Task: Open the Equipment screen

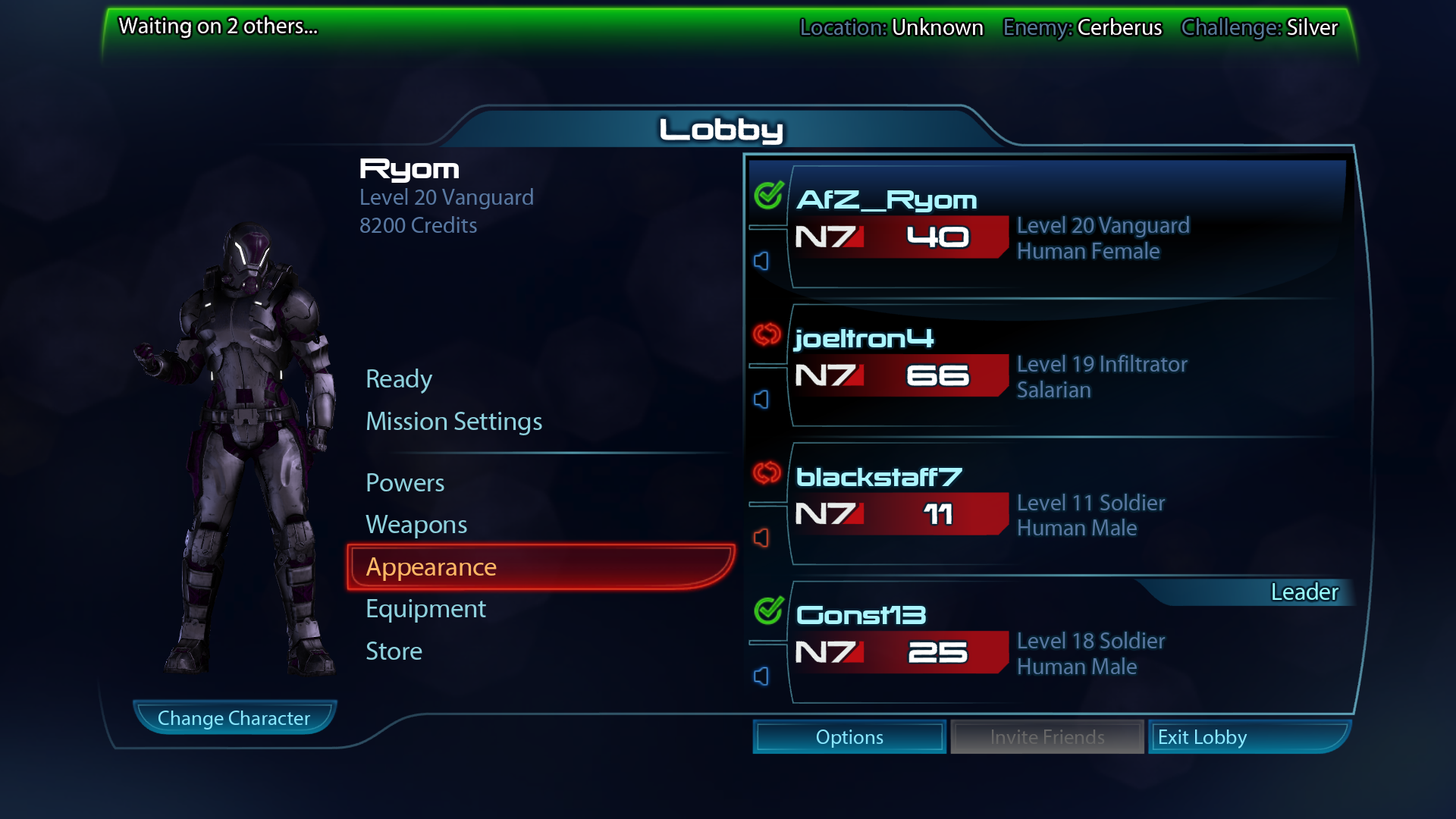Action: pos(425,609)
